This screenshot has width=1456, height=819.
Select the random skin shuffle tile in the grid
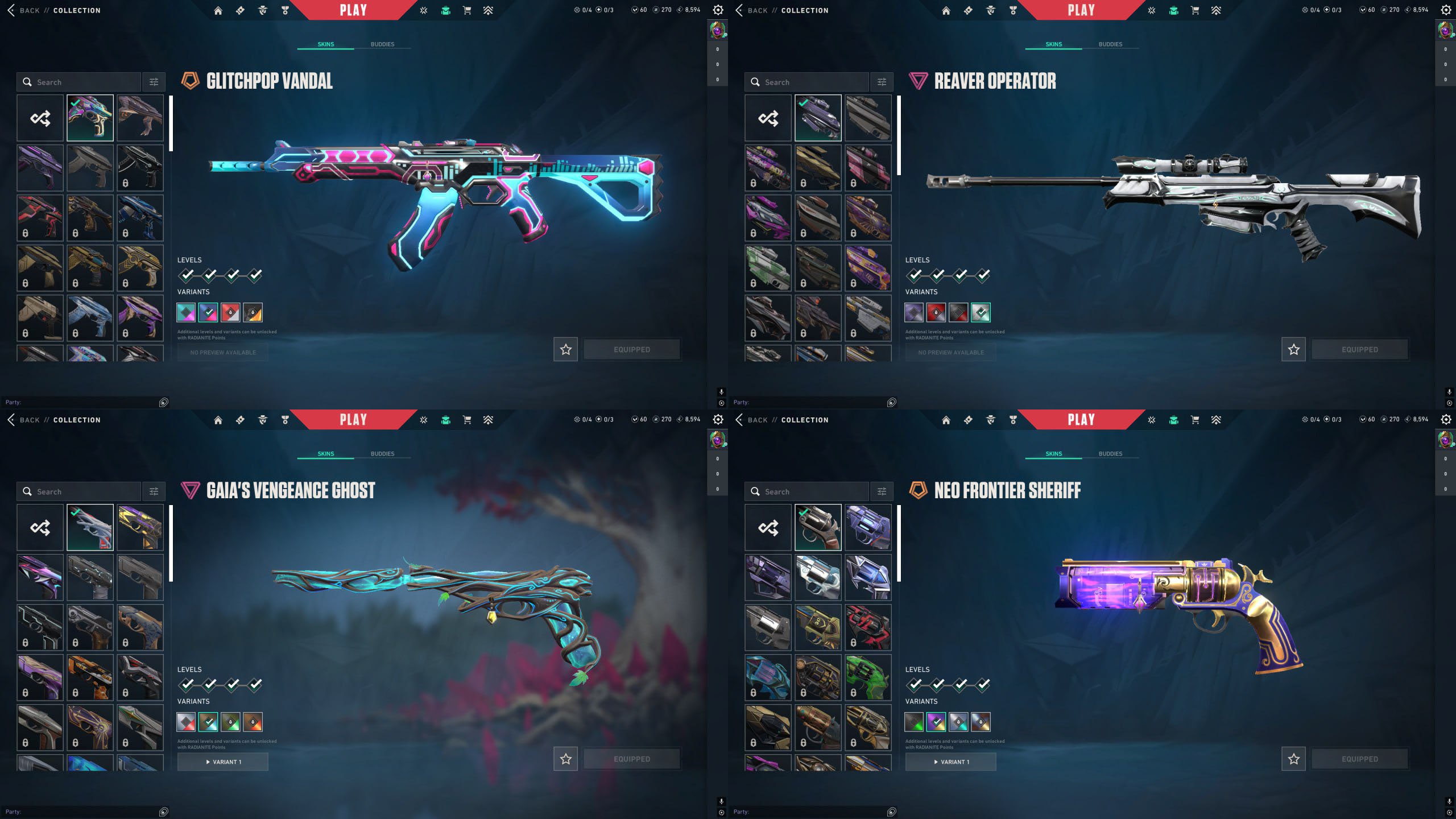pyautogui.click(x=40, y=118)
